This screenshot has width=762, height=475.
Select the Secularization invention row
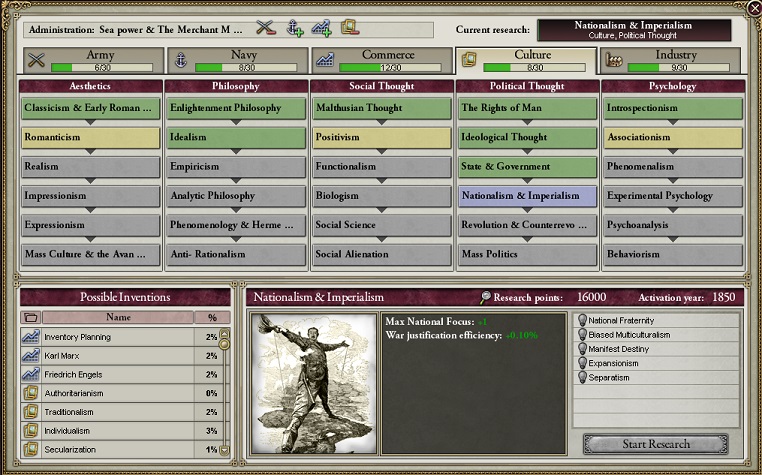[x=120, y=449]
